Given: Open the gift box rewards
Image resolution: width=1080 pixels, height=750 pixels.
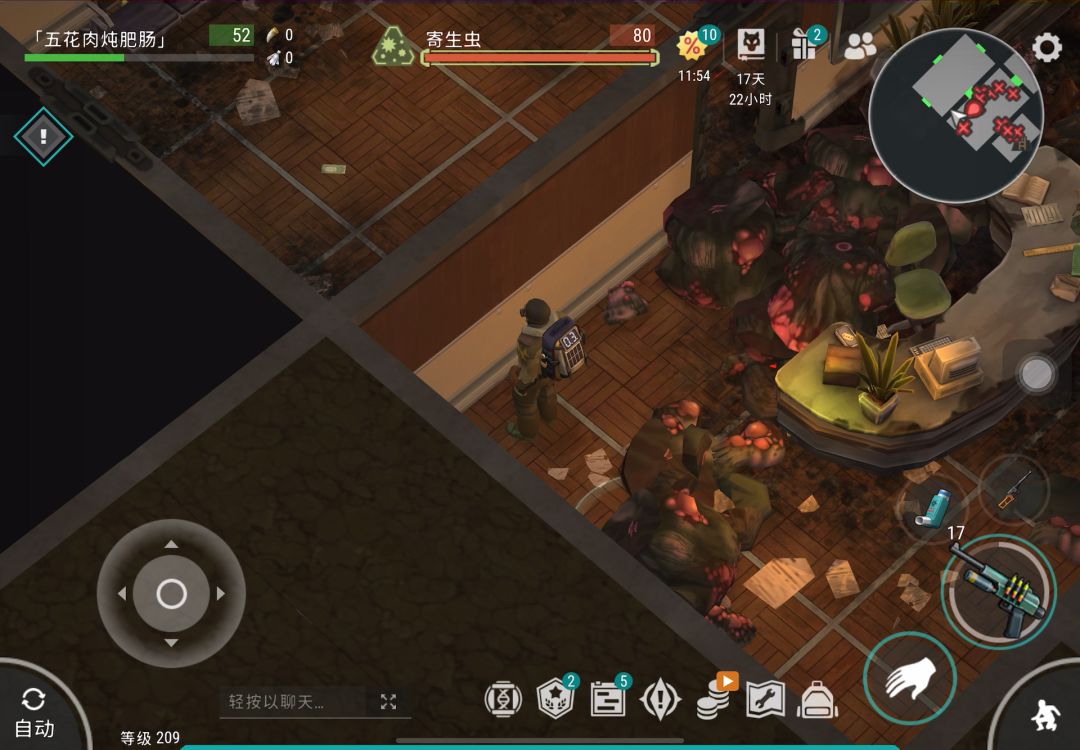Looking at the screenshot, I should point(804,45).
